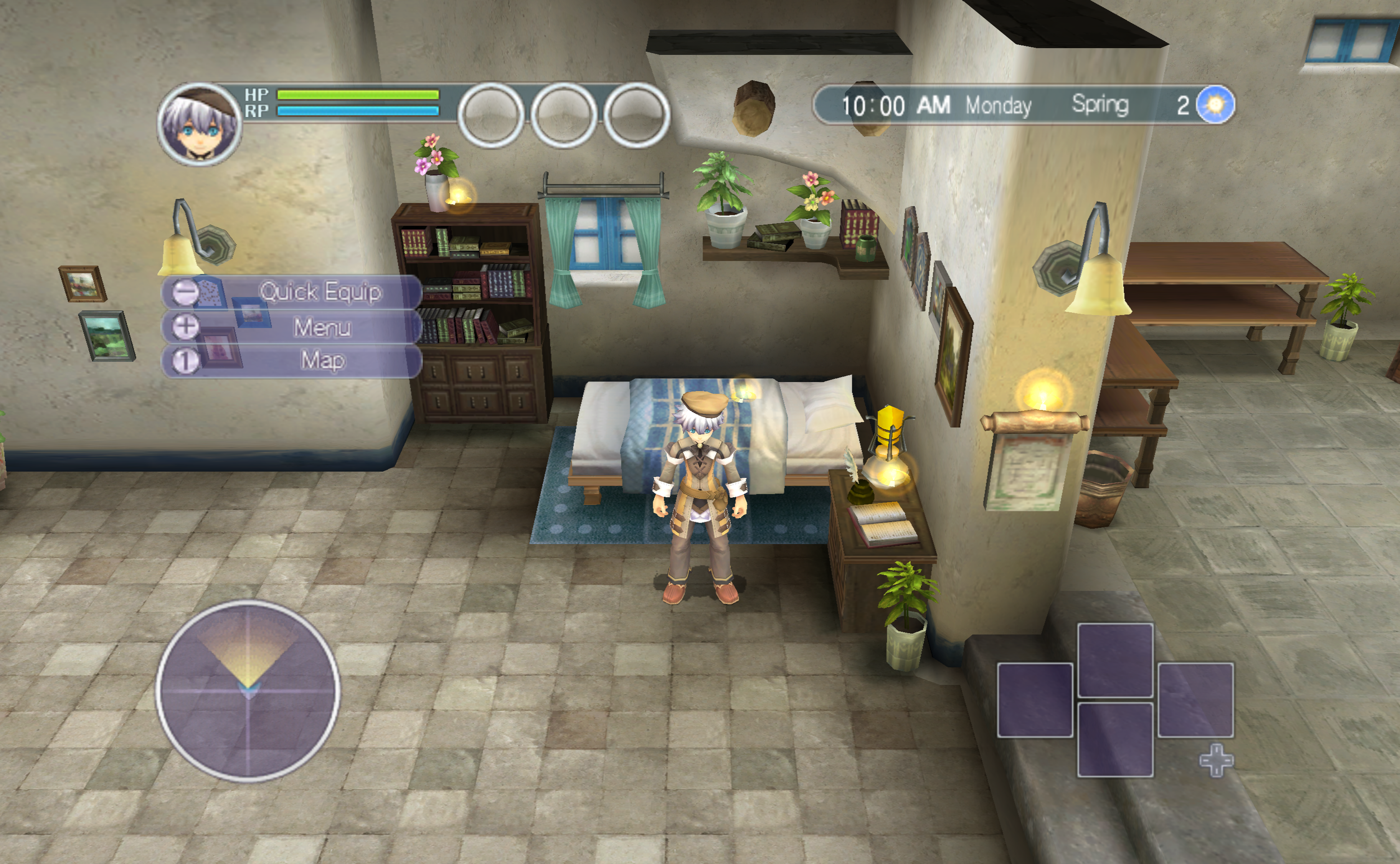The width and height of the screenshot is (1400, 864).
Task: Click the circular compass minimap
Action: click(248, 690)
